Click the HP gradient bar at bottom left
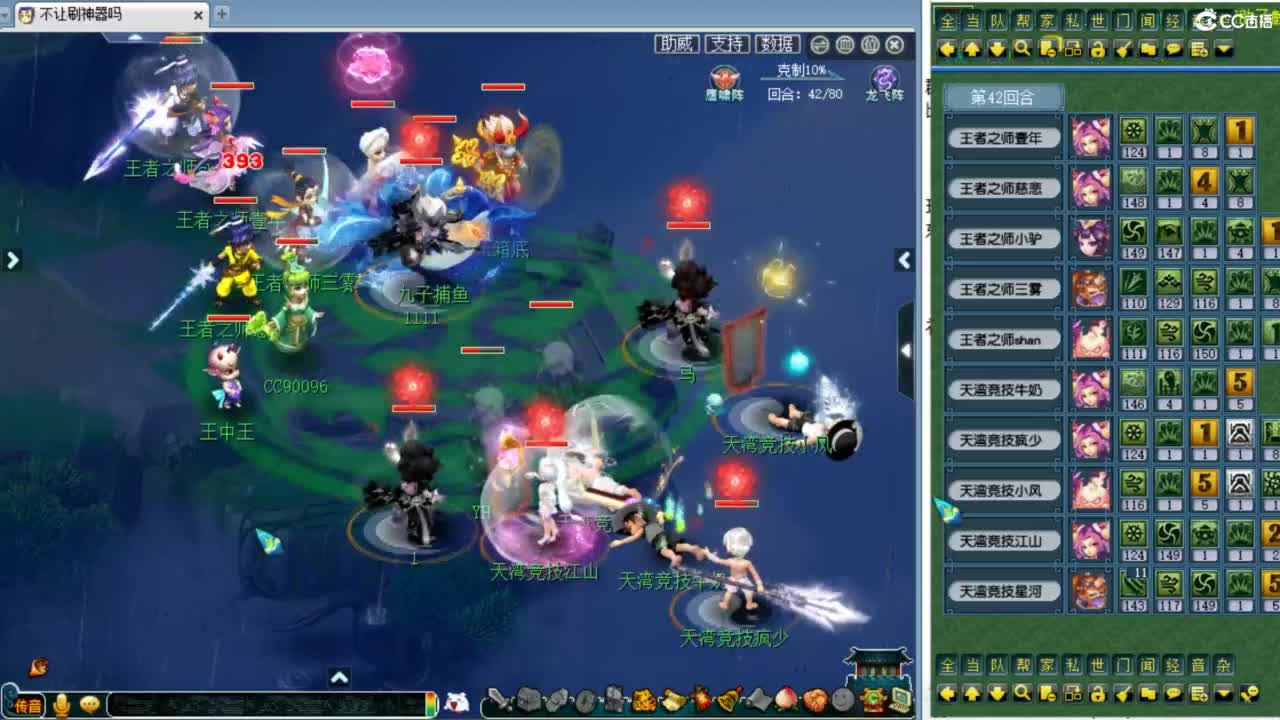This screenshot has height=720, width=1280. [x=432, y=702]
